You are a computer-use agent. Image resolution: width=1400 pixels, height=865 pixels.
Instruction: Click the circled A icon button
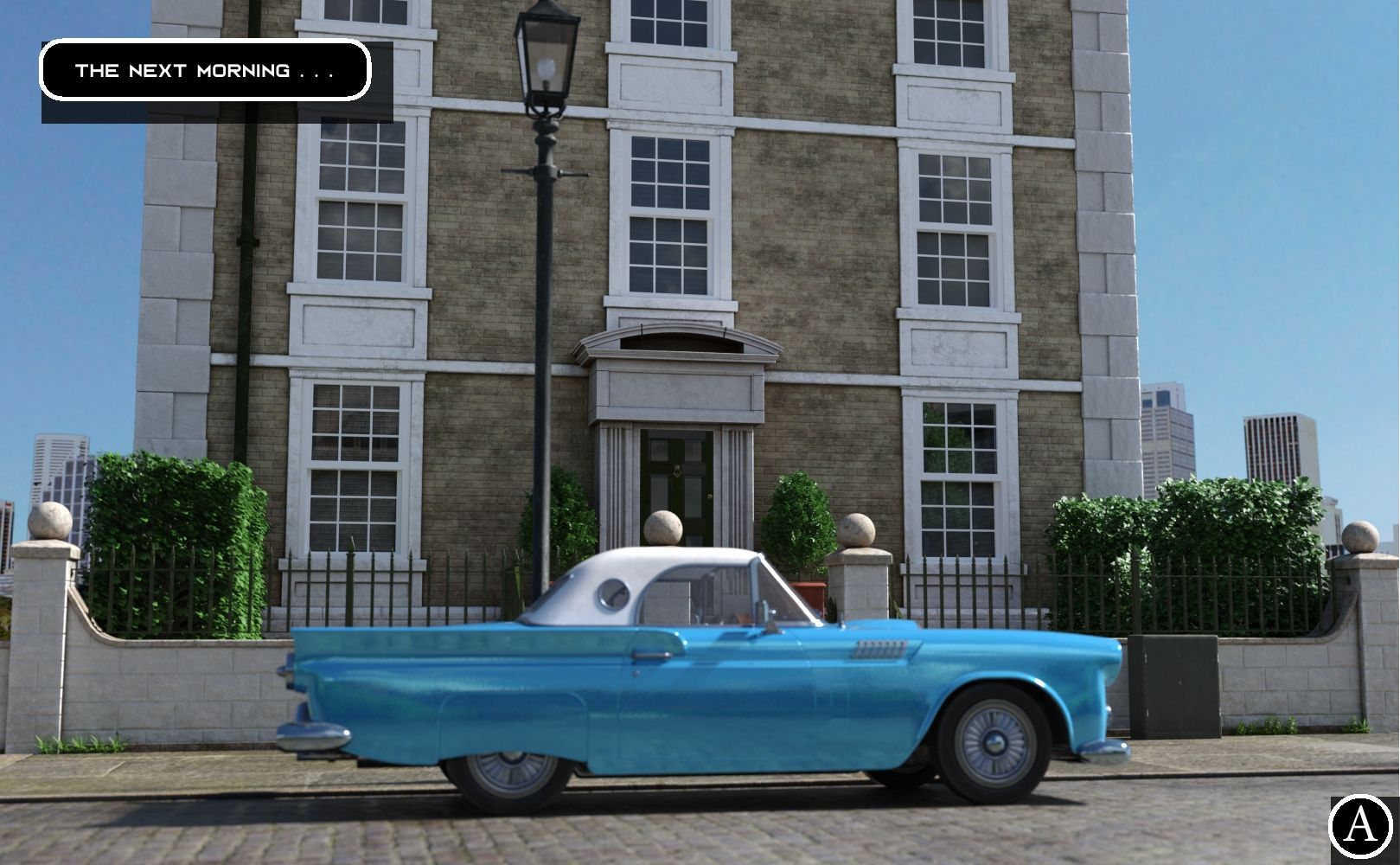pos(1360,826)
